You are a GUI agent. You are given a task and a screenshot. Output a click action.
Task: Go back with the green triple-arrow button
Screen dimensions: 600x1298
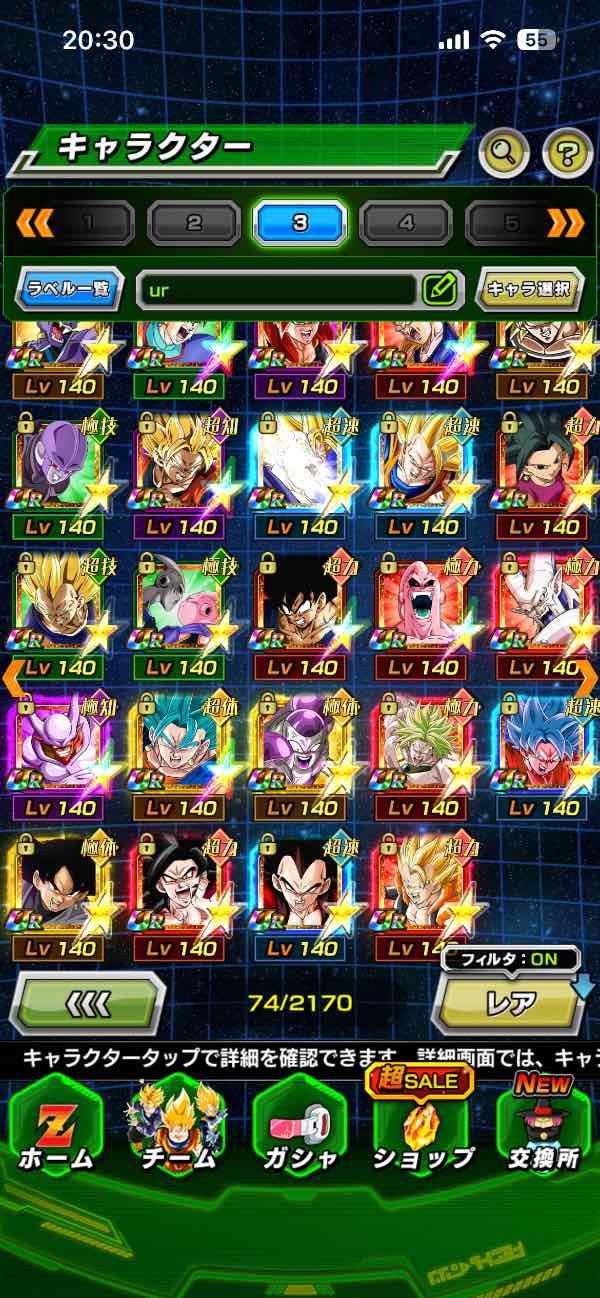point(86,1002)
